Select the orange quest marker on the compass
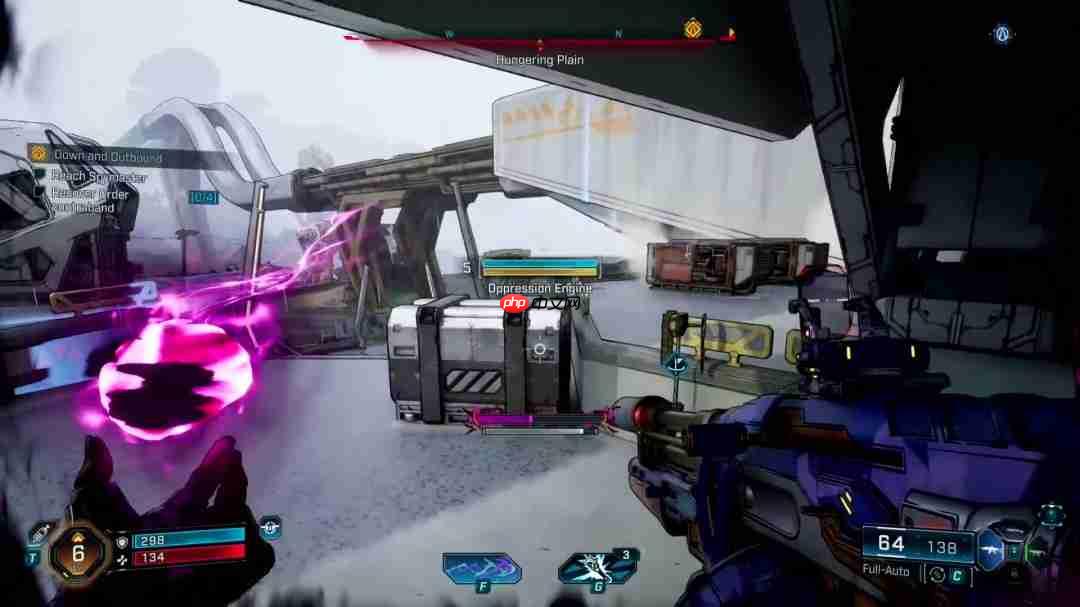This screenshot has height=607, width=1080. click(x=691, y=29)
